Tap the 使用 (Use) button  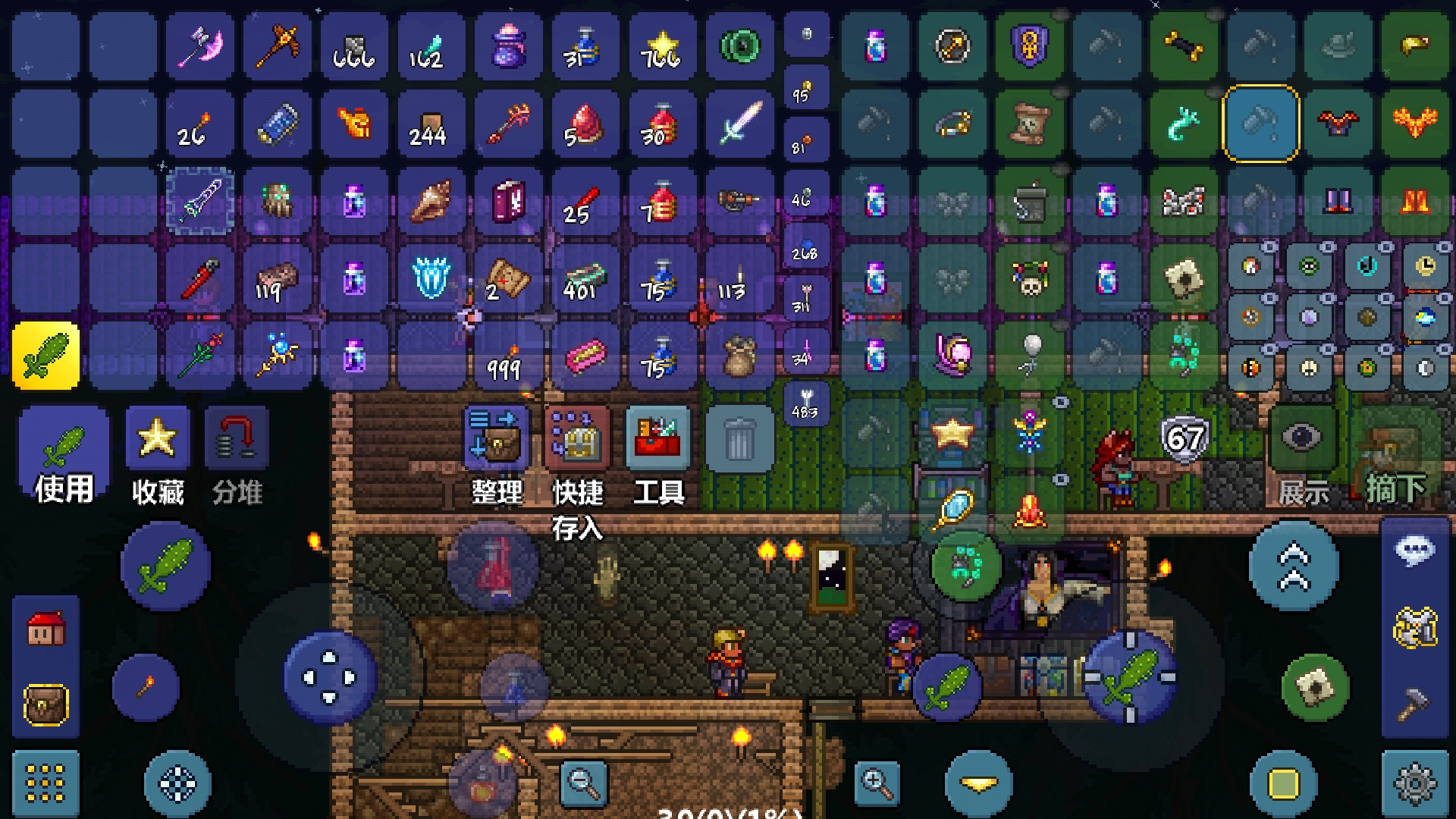pos(64,455)
